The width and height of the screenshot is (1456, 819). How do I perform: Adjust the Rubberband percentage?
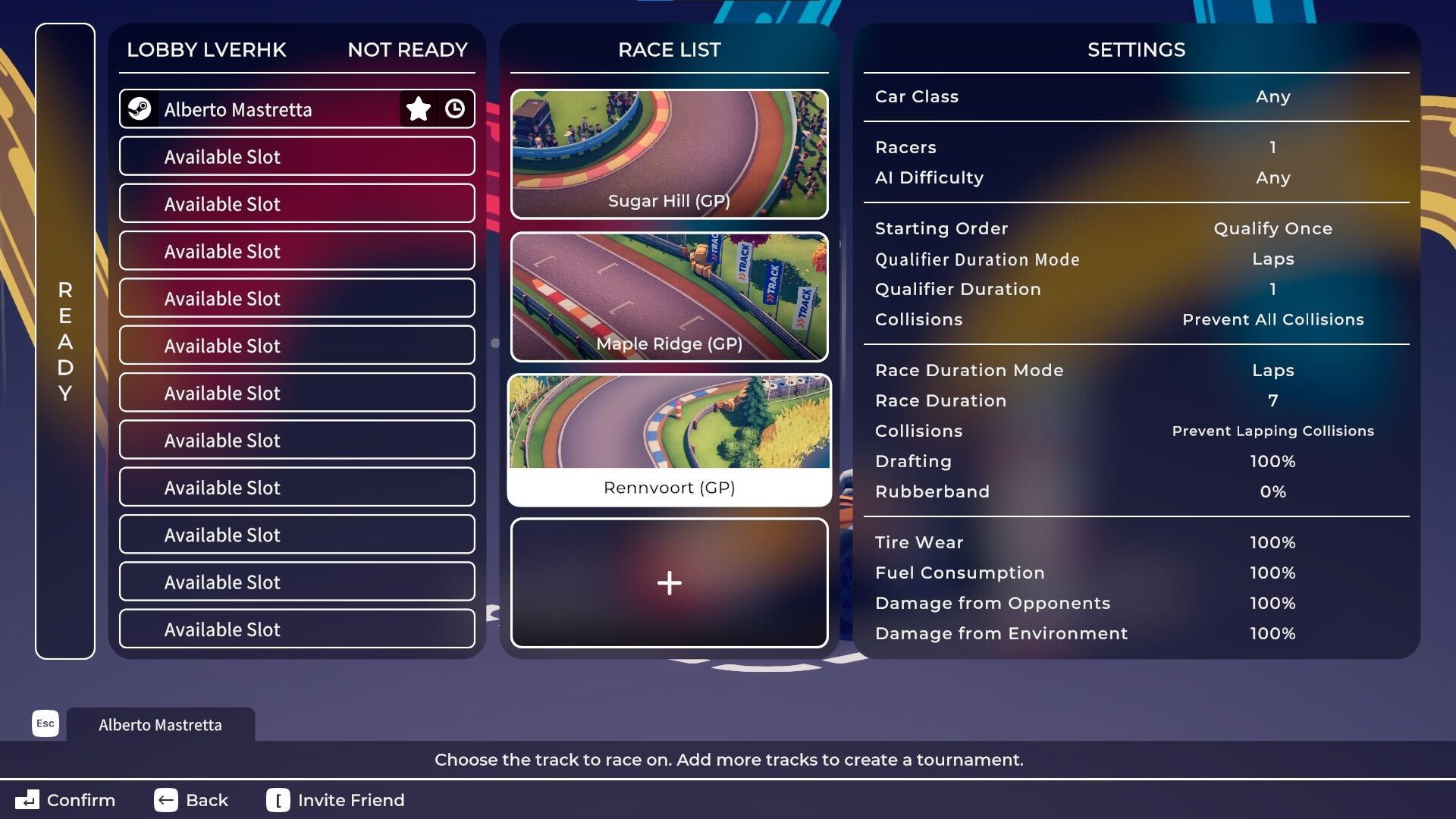1136,491
